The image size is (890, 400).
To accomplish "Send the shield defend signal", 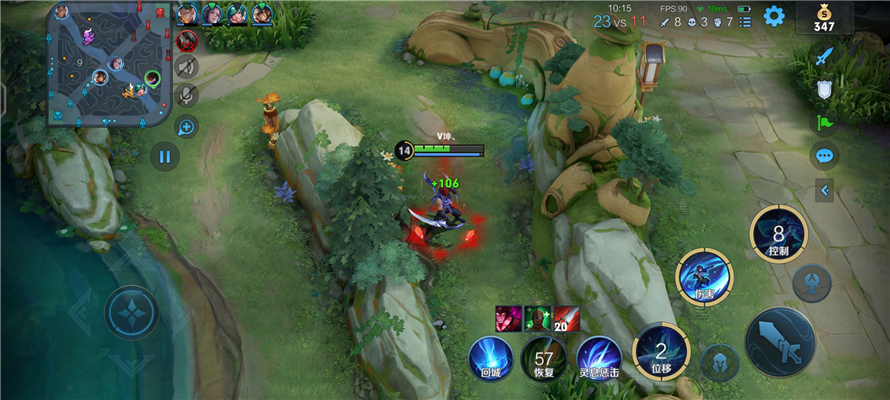I will tap(824, 90).
